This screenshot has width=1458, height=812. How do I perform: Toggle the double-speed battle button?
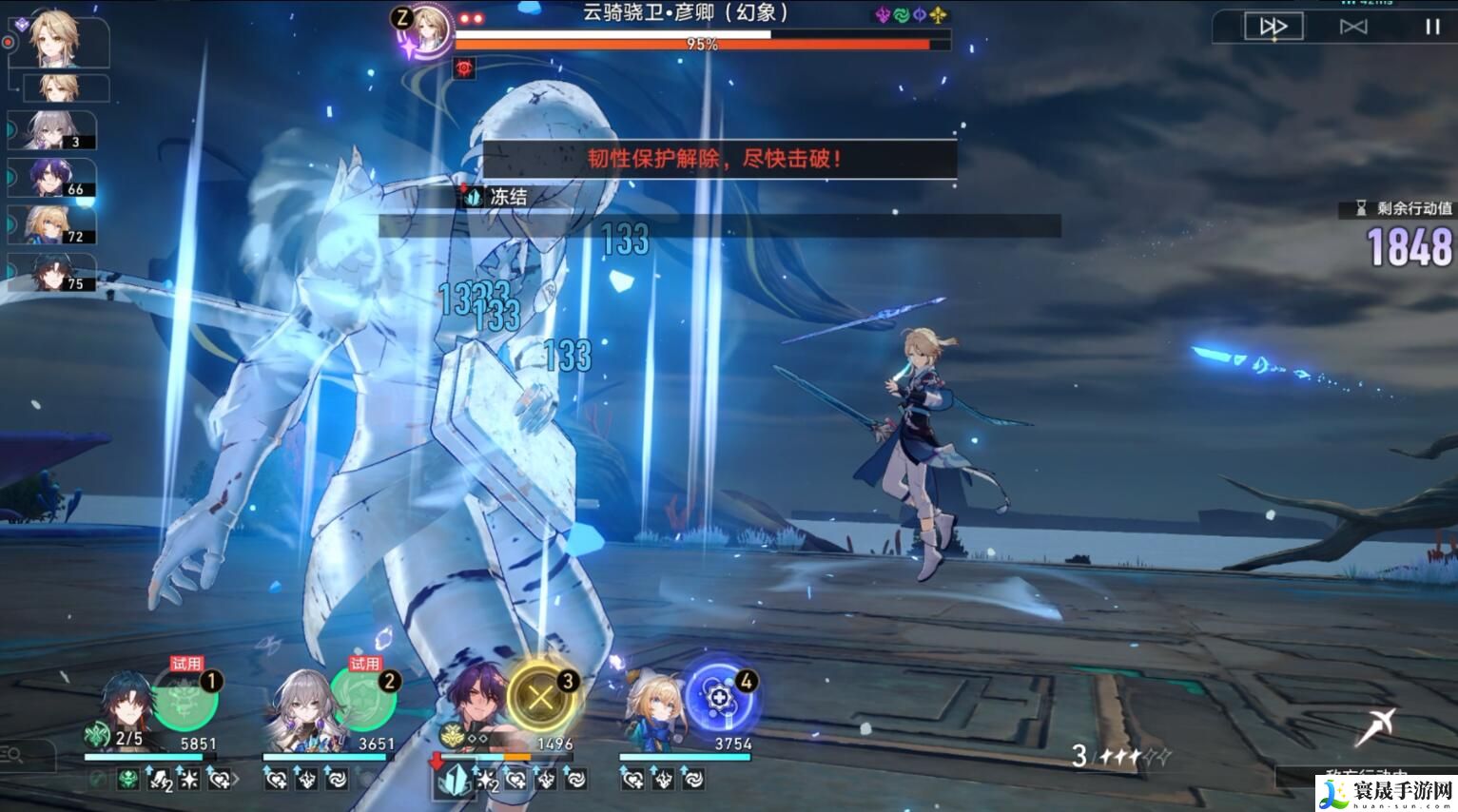pyautogui.click(x=1273, y=27)
